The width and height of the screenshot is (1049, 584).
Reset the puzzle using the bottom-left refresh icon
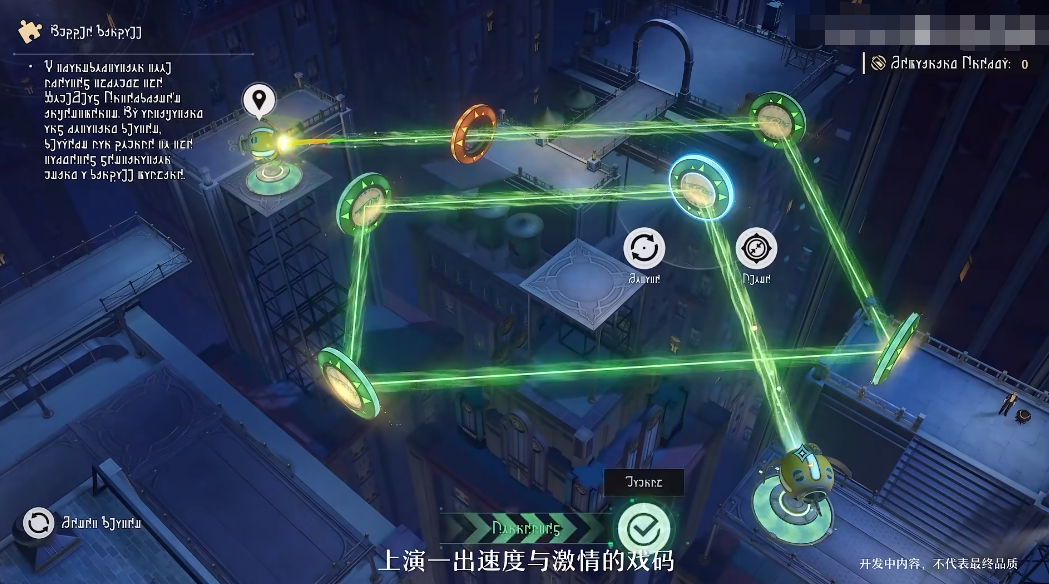point(39,522)
